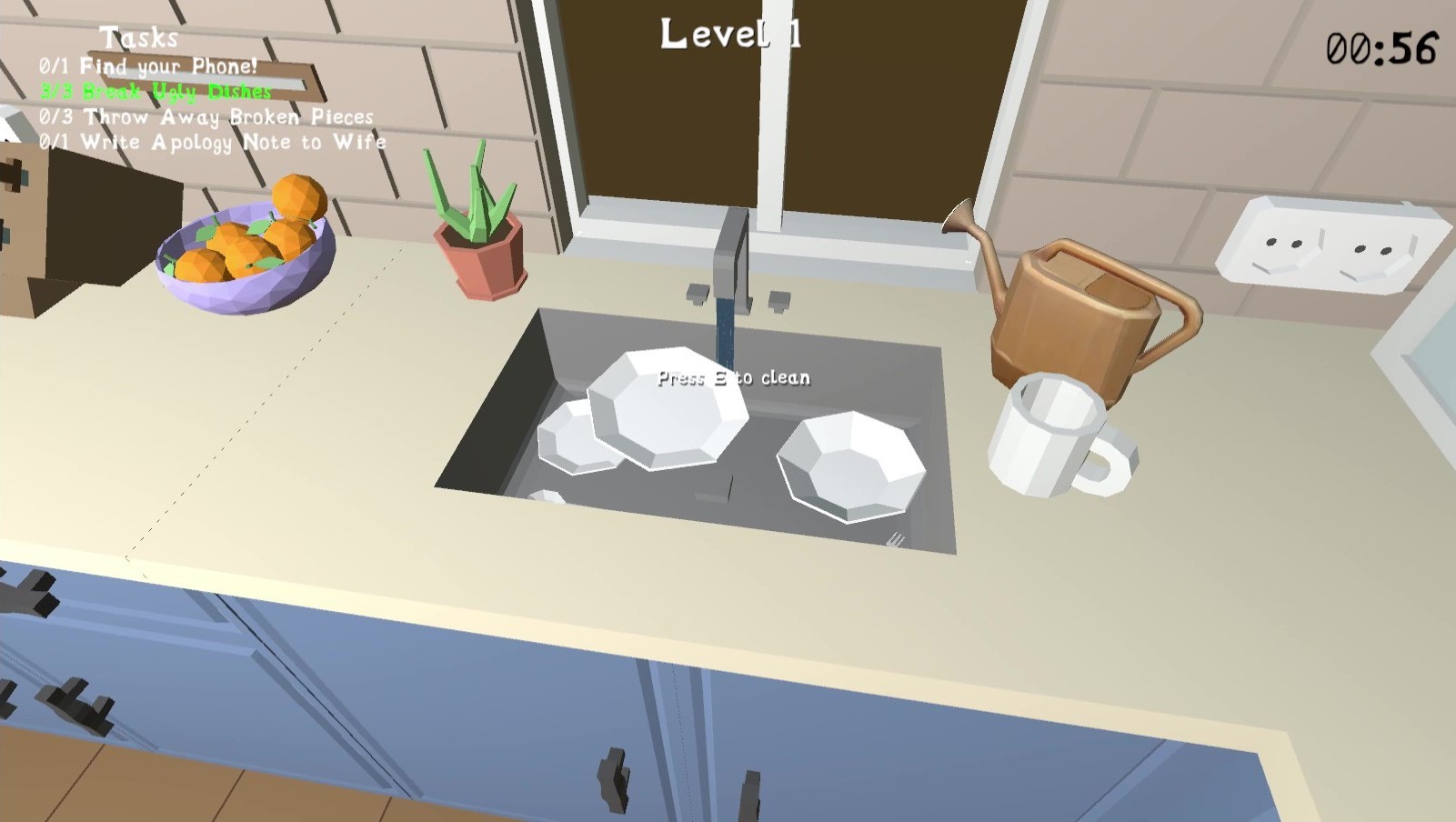Click the Press E to clean prompt
The width and height of the screenshot is (1456, 822).
(732, 377)
